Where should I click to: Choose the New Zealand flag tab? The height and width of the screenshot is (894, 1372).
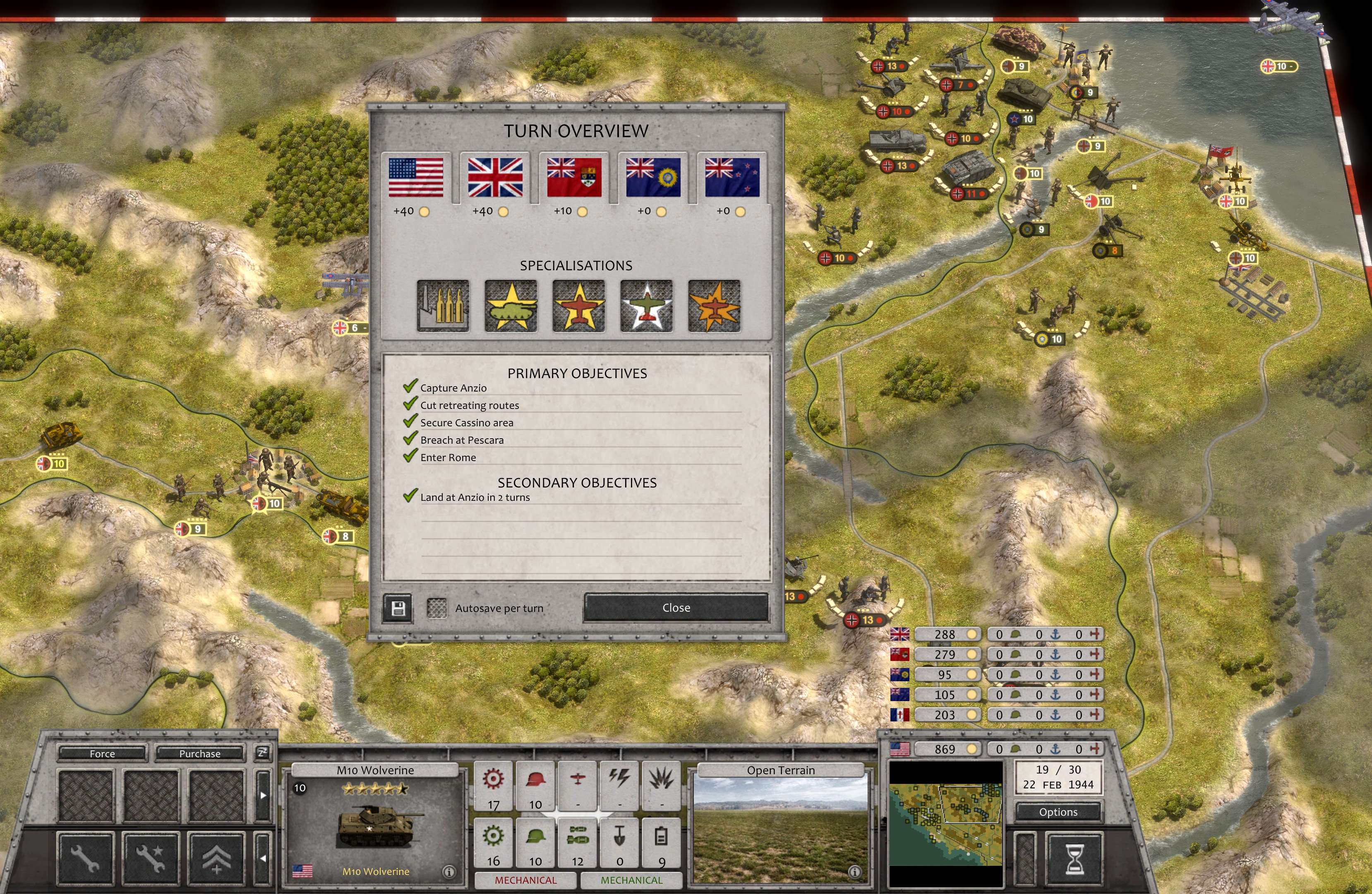click(x=732, y=178)
